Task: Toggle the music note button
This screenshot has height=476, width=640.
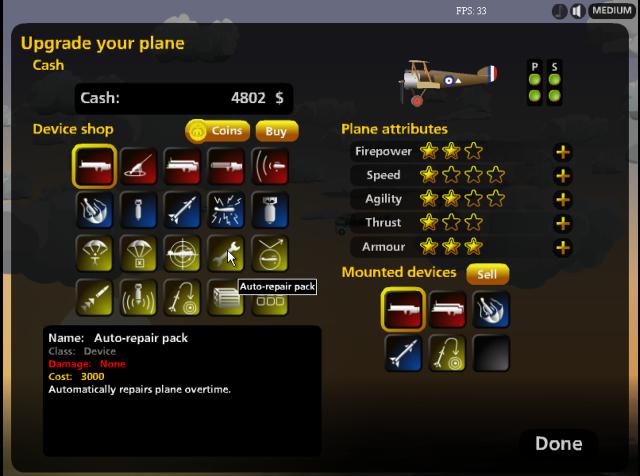Action: (559, 11)
